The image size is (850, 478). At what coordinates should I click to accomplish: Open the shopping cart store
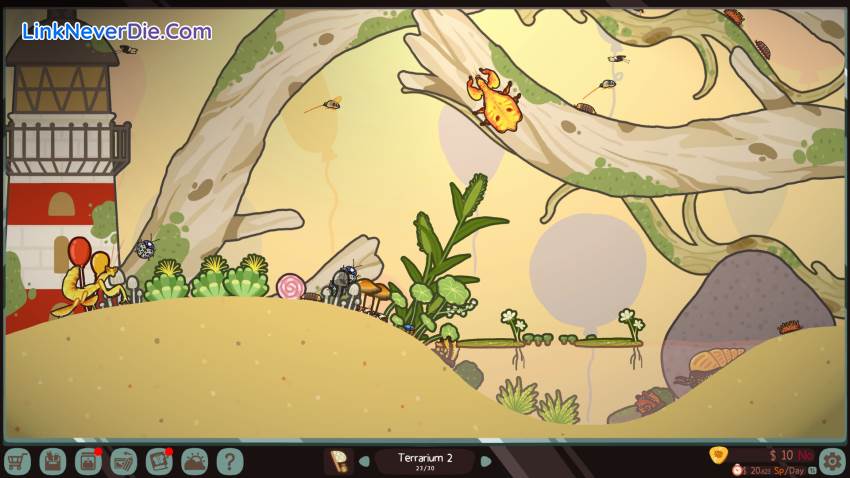[x=17, y=461]
